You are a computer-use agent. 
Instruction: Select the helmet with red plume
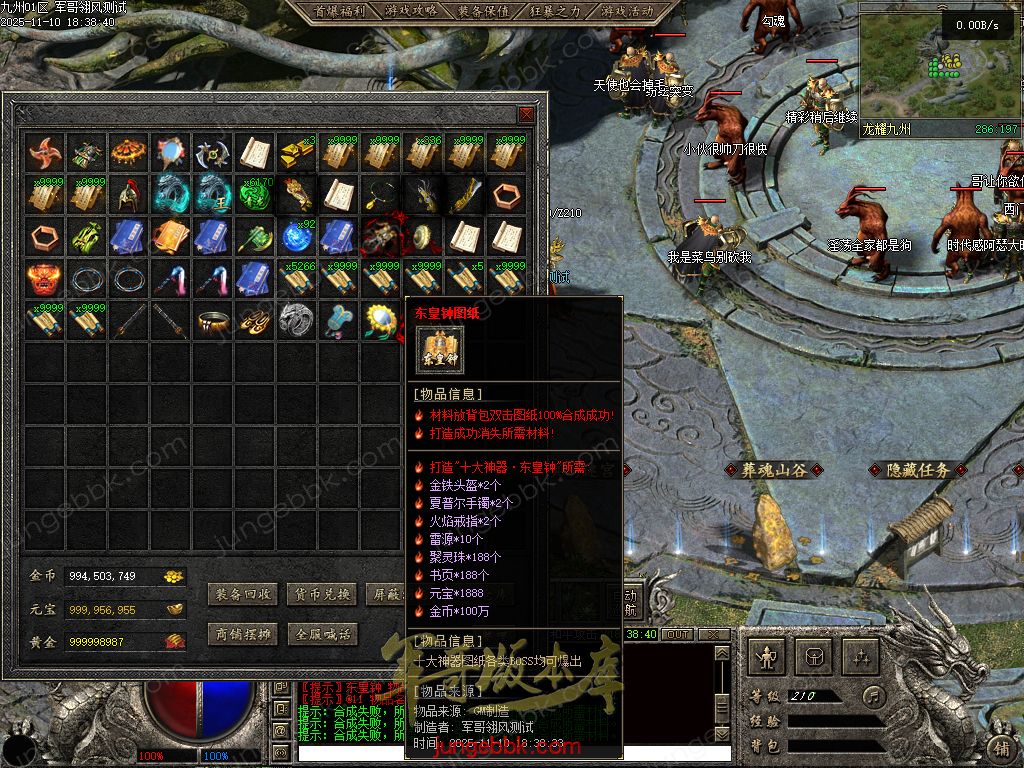[x=129, y=194]
